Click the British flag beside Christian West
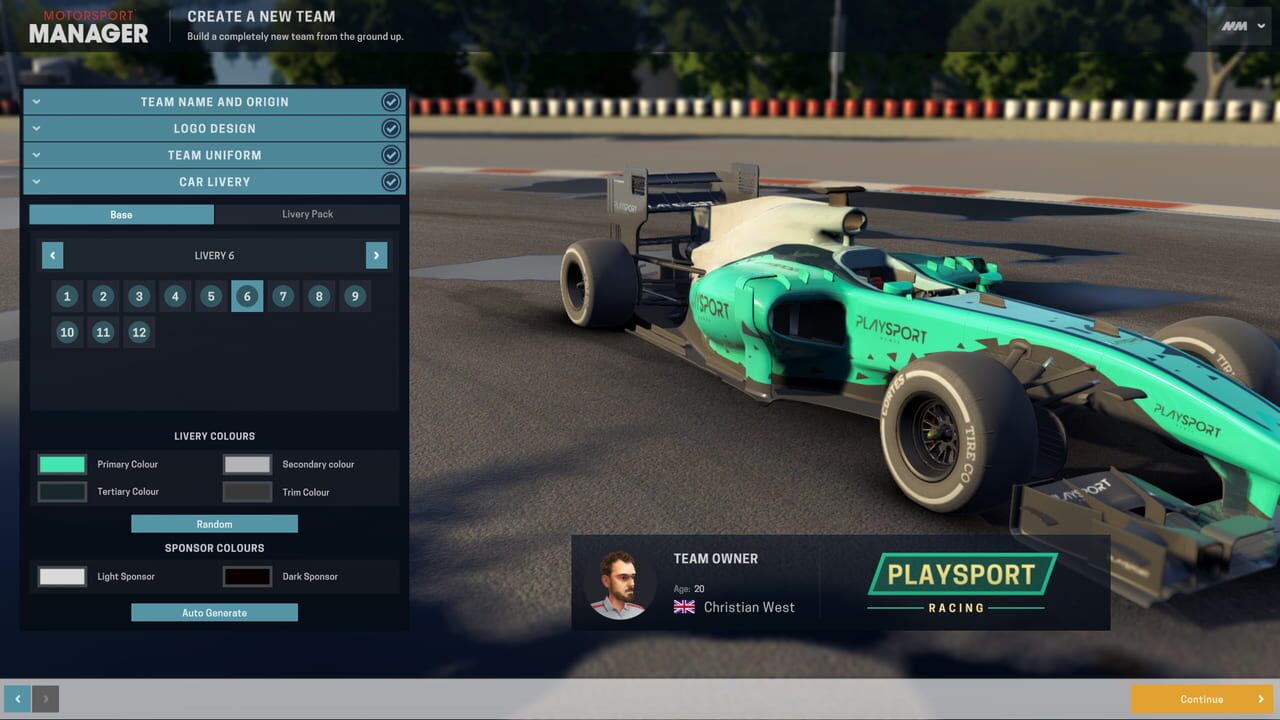Screen dimensions: 1280x720 (x=683, y=607)
